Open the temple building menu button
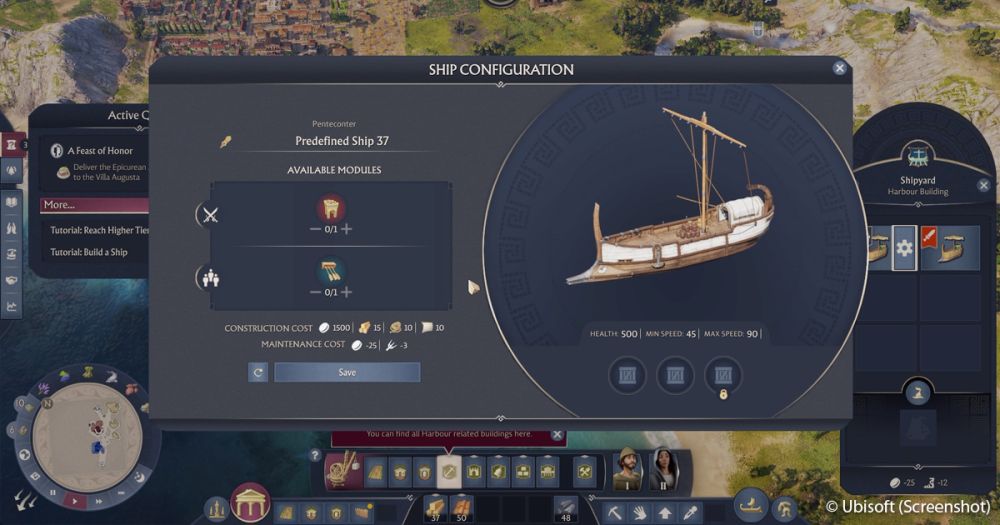 [x=251, y=502]
